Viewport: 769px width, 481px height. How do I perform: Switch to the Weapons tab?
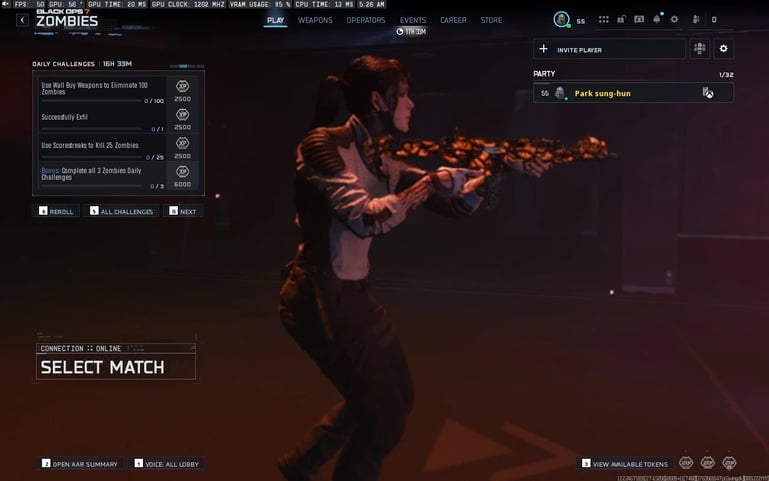pyautogui.click(x=315, y=20)
